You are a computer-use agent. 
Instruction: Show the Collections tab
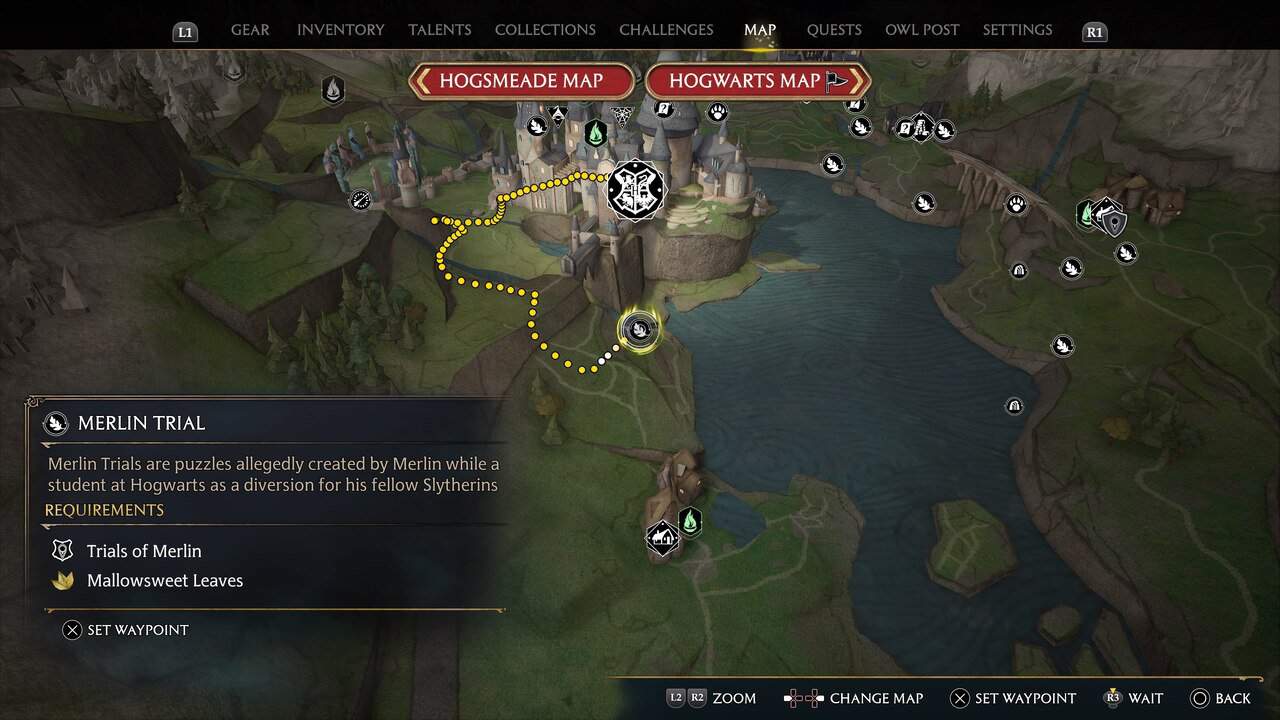(x=545, y=30)
